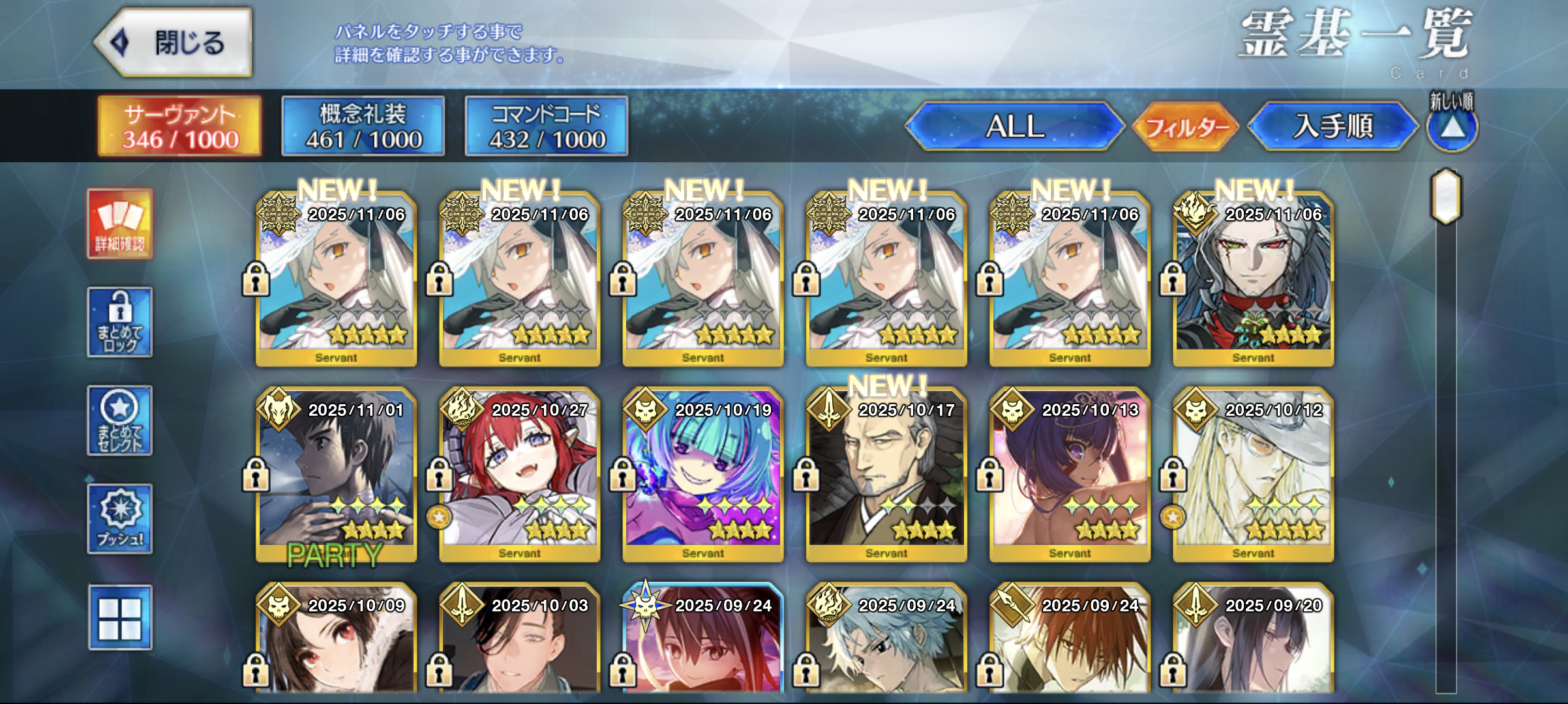
Task: Open the 概念礼装 tab
Action: (x=363, y=126)
